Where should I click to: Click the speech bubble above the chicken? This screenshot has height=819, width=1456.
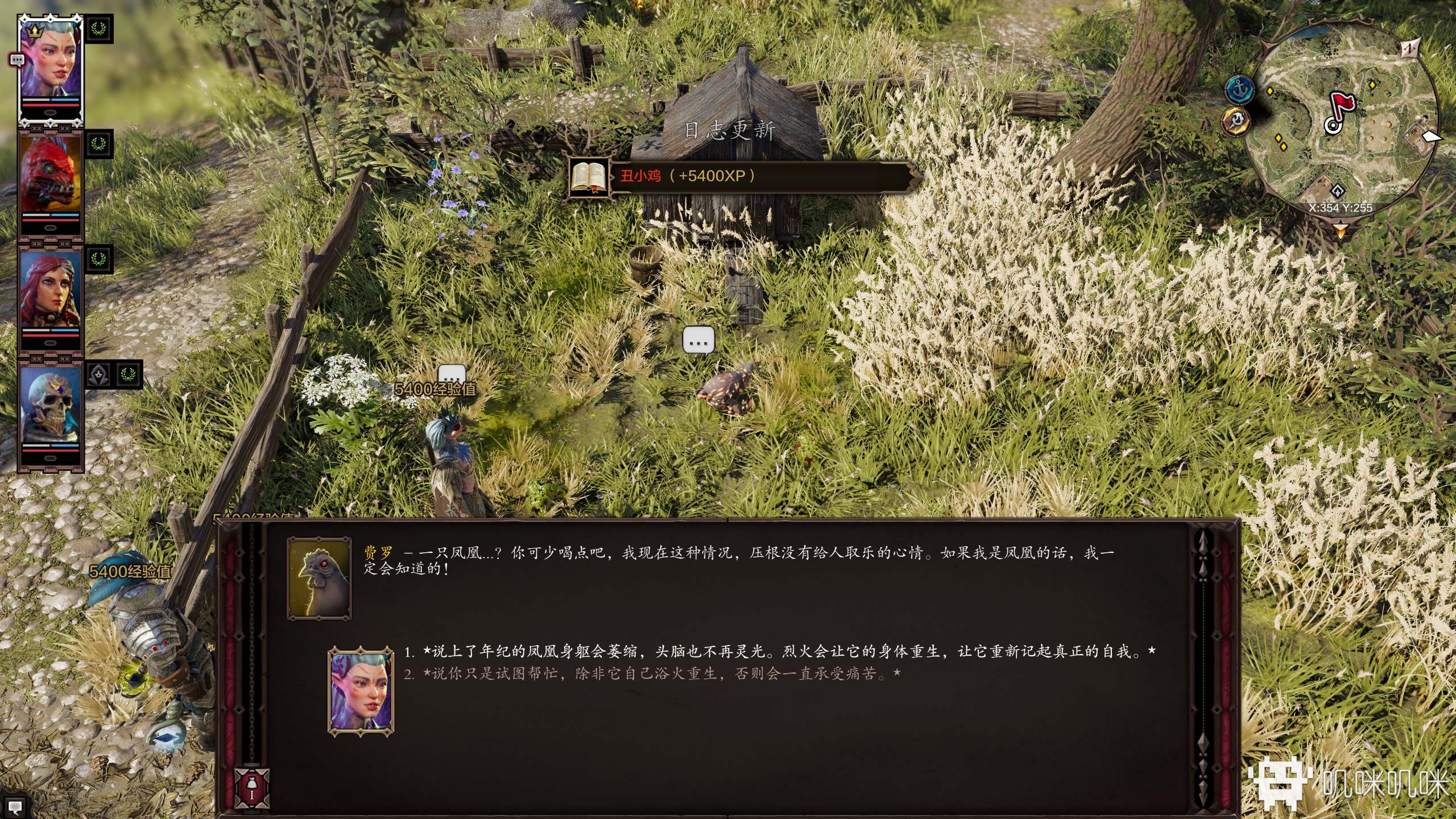coord(700,341)
